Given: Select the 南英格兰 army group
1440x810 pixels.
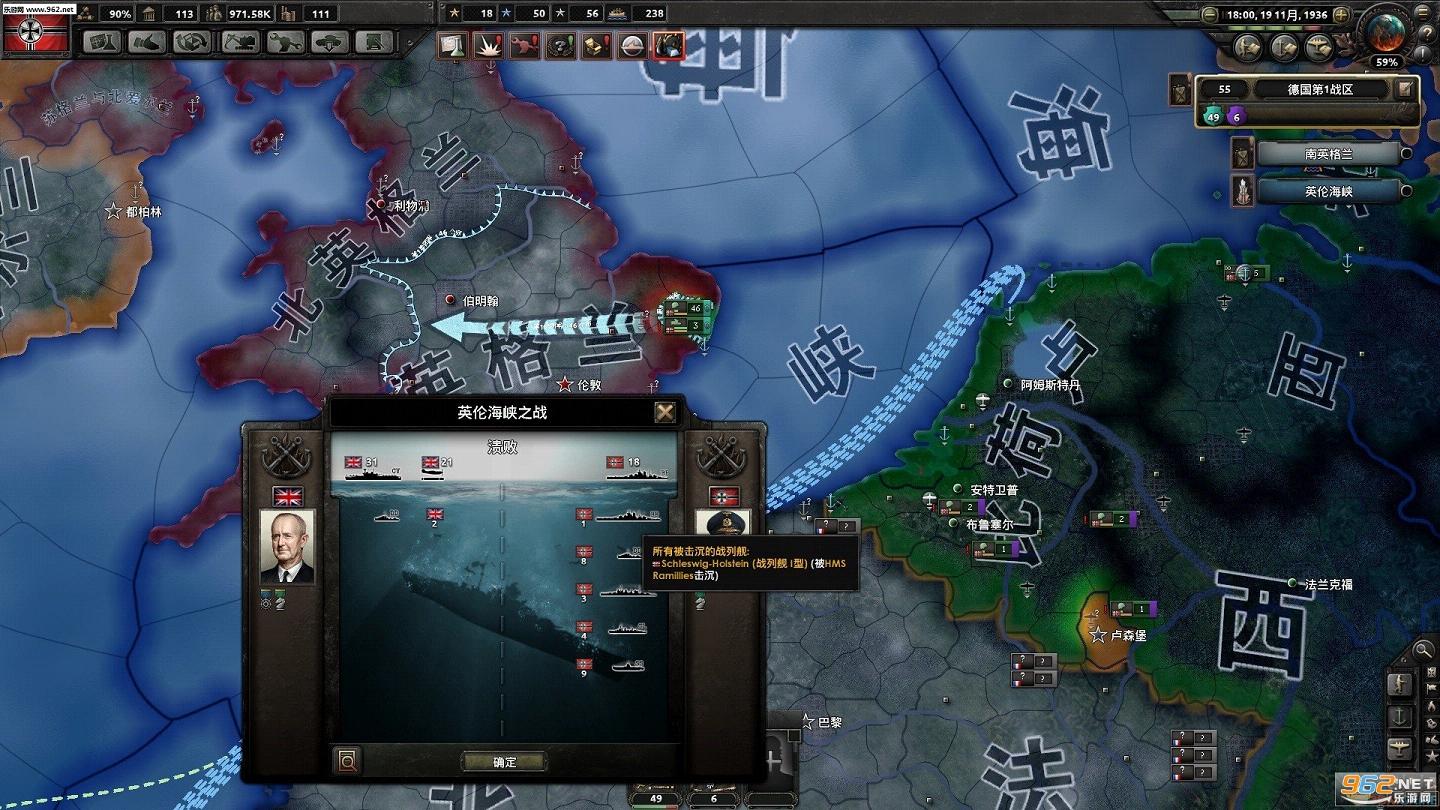Looking at the screenshot, I should click(x=1326, y=154).
